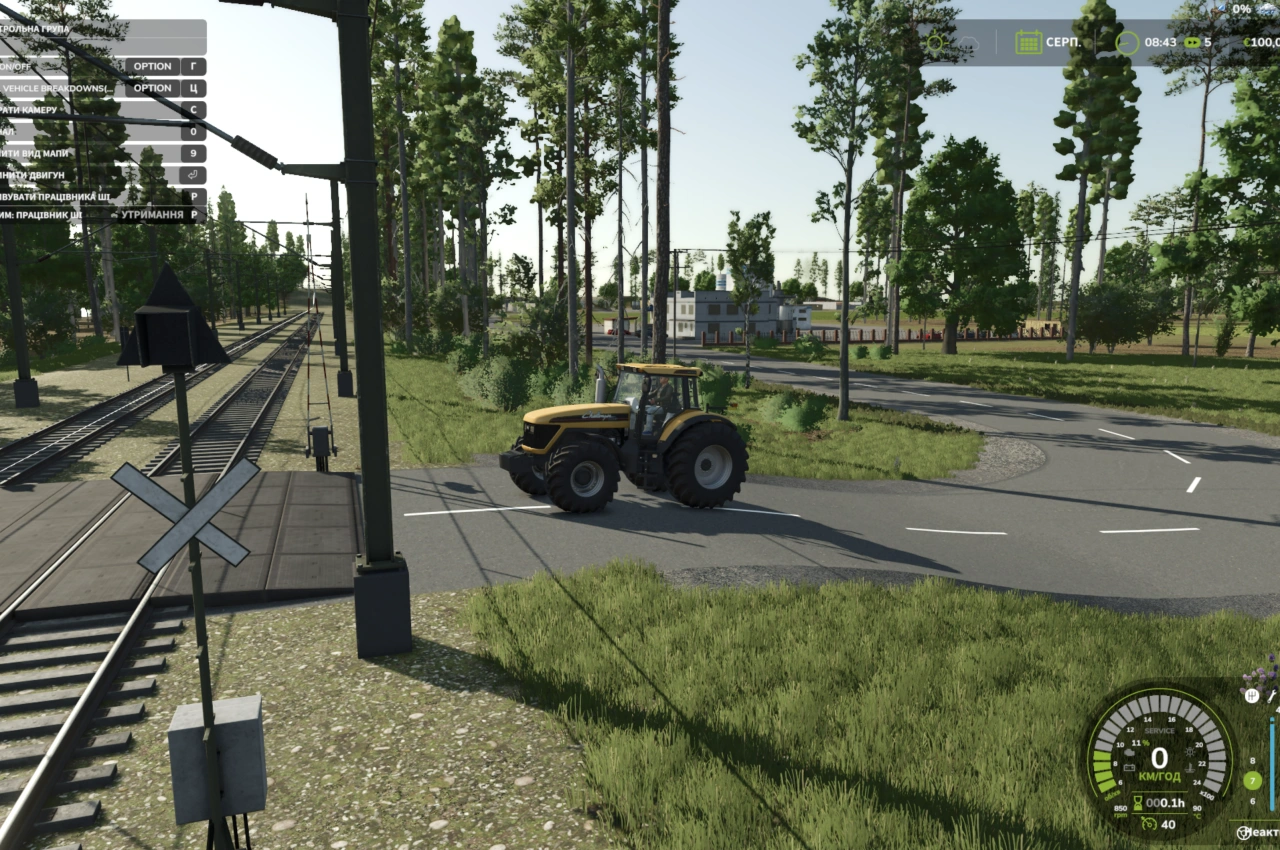Toggle the cruise control icon
This screenshot has height=850, width=1280.
pyautogui.click(x=1147, y=824)
